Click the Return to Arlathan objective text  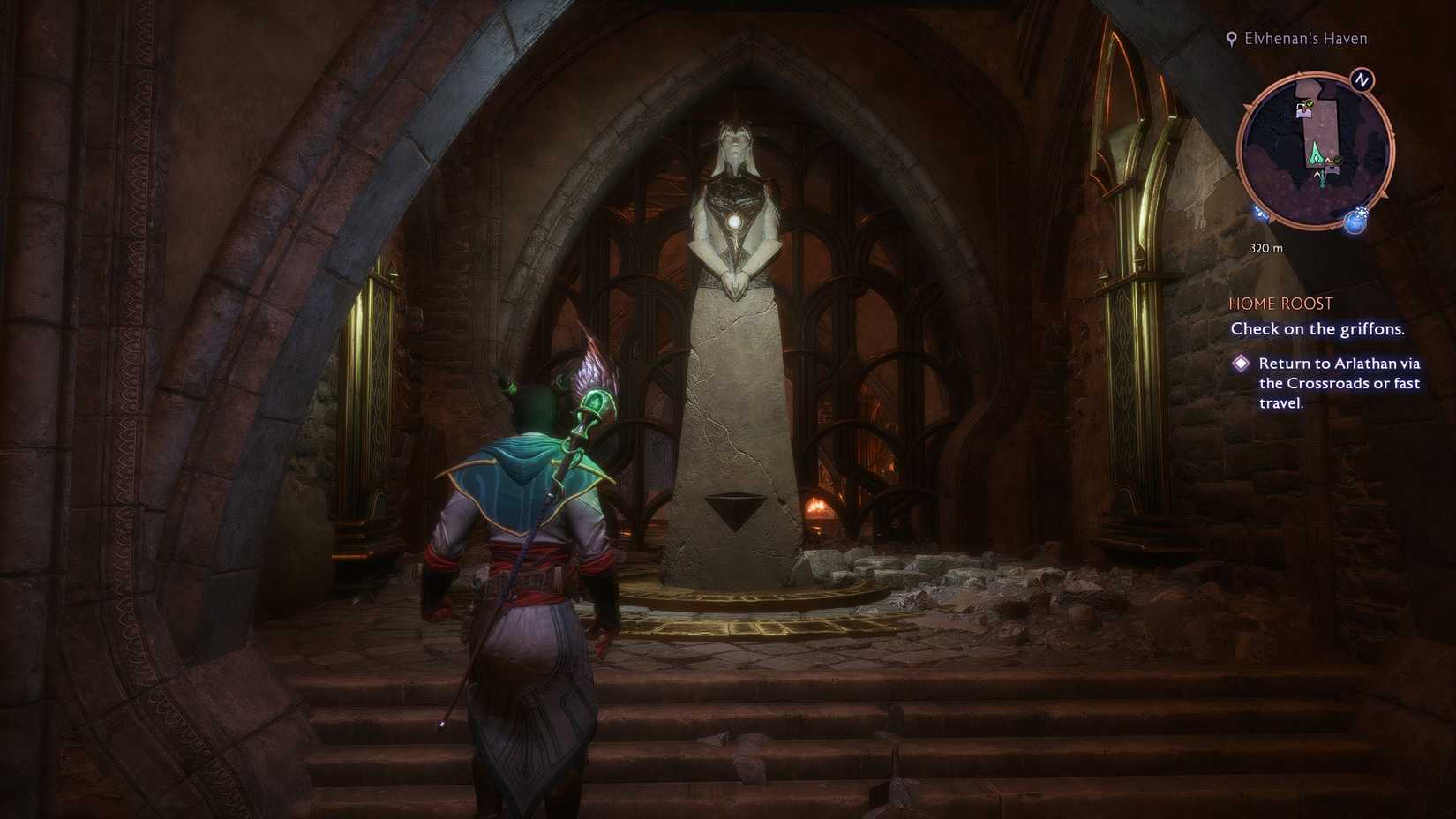(1340, 383)
